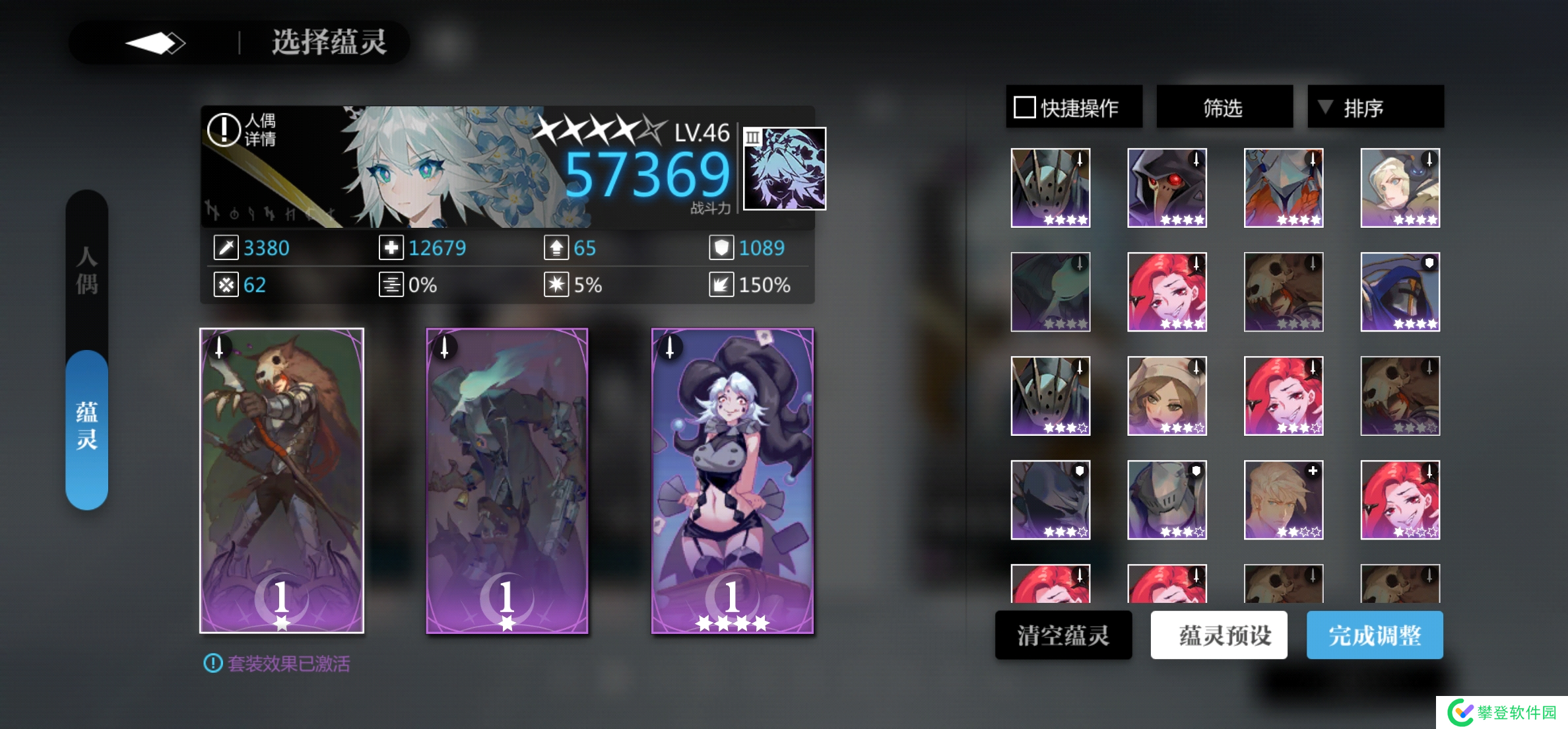Go back using the white arrow button
The image size is (1568, 729).
(155, 43)
